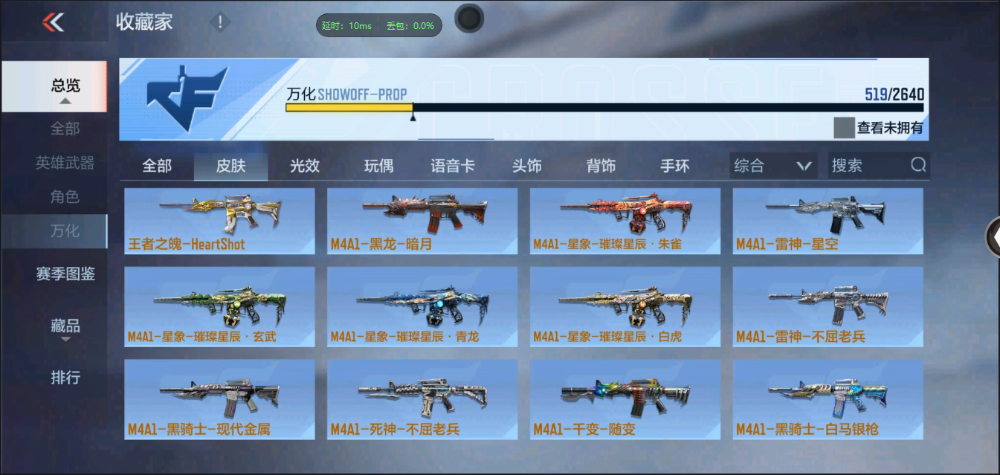Toggle the 查看未拥有 checkbox
The width and height of the screenshot is (1000, 475).
(x=845, y=127)
